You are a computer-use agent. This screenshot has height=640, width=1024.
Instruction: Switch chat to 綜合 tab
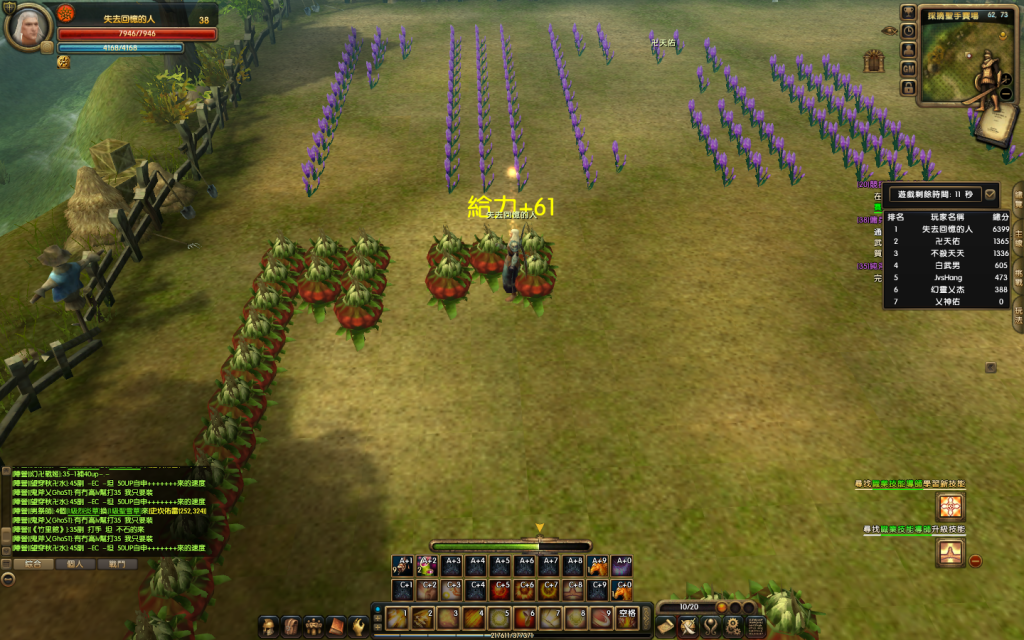(x=33, y=564)
